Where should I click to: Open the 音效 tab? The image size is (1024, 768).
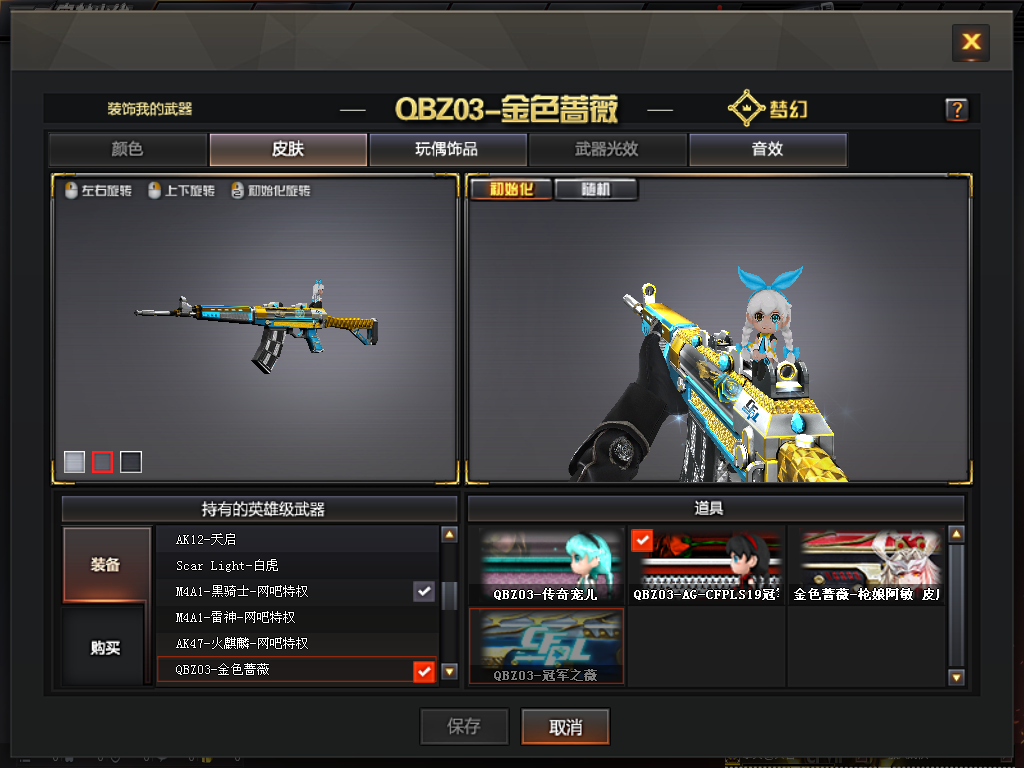767,150
